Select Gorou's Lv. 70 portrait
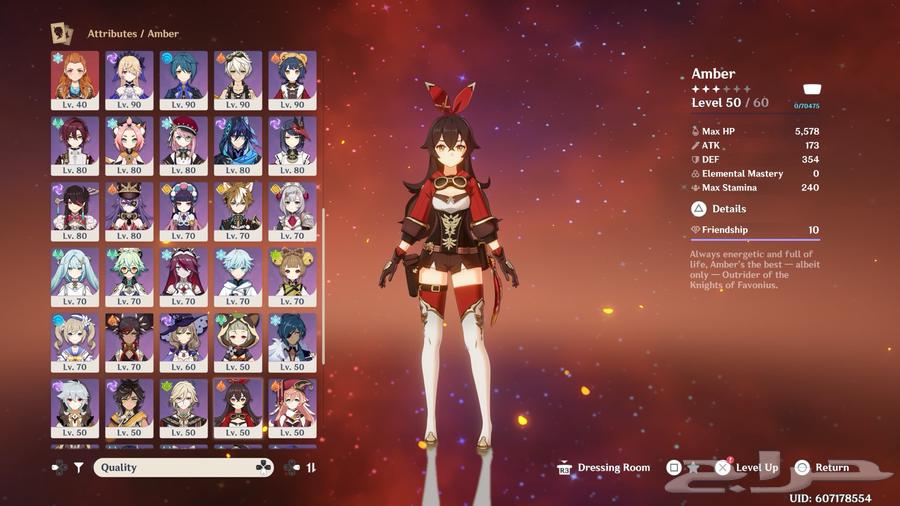The image size is (900, 506). pyautogui.click(x=238, y=211)
